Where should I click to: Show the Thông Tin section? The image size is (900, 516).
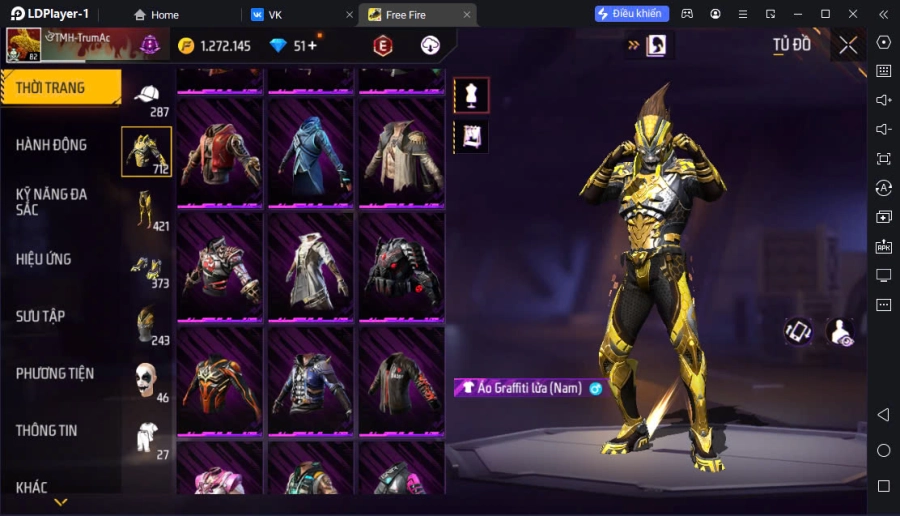[x=47, y=430]
